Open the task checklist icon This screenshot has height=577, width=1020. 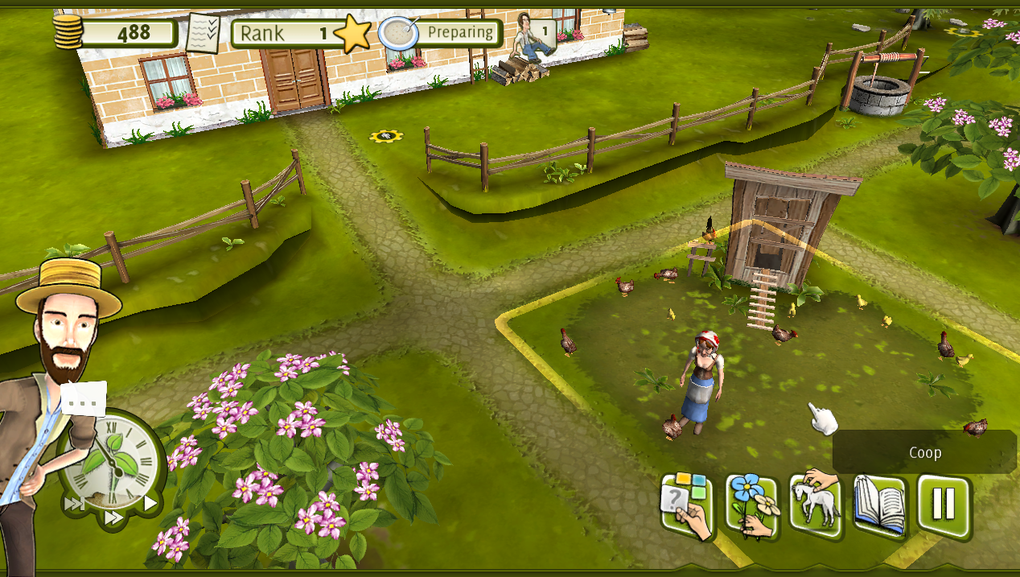click(x=204, y=33)
